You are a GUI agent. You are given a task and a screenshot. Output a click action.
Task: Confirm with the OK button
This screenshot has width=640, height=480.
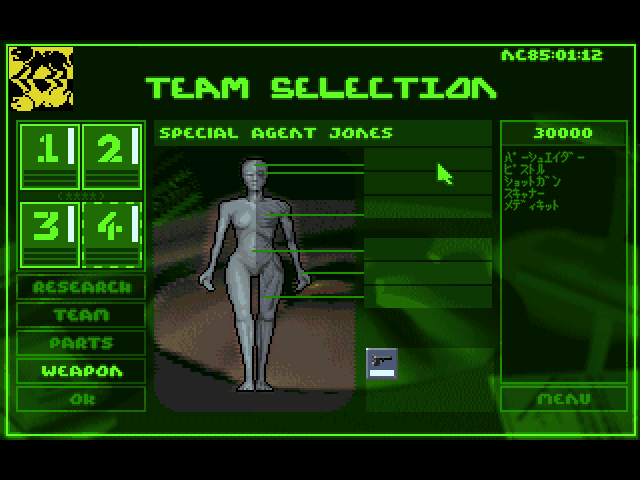(81, 399)
